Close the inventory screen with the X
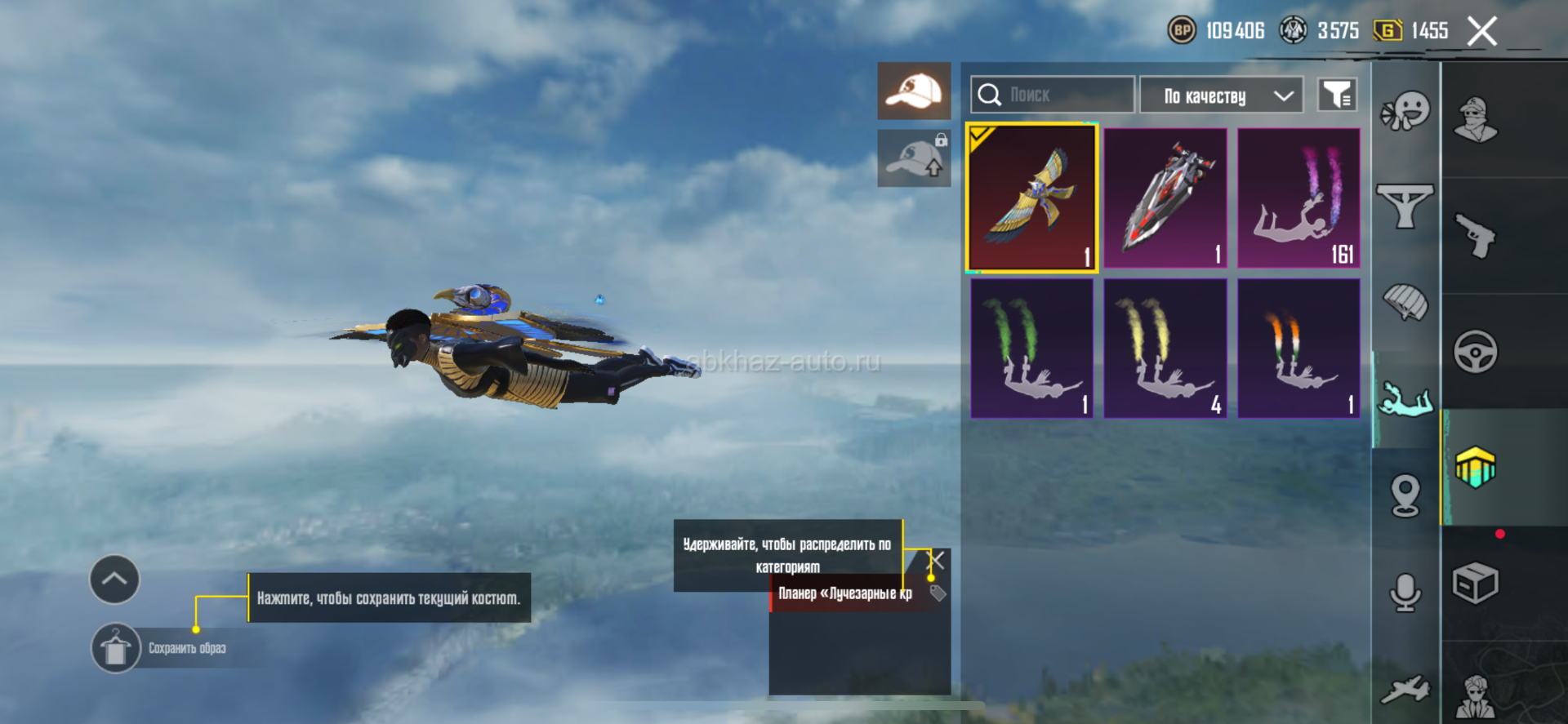Screen dimensions: 1568x724 click(x=1481, y=32)
